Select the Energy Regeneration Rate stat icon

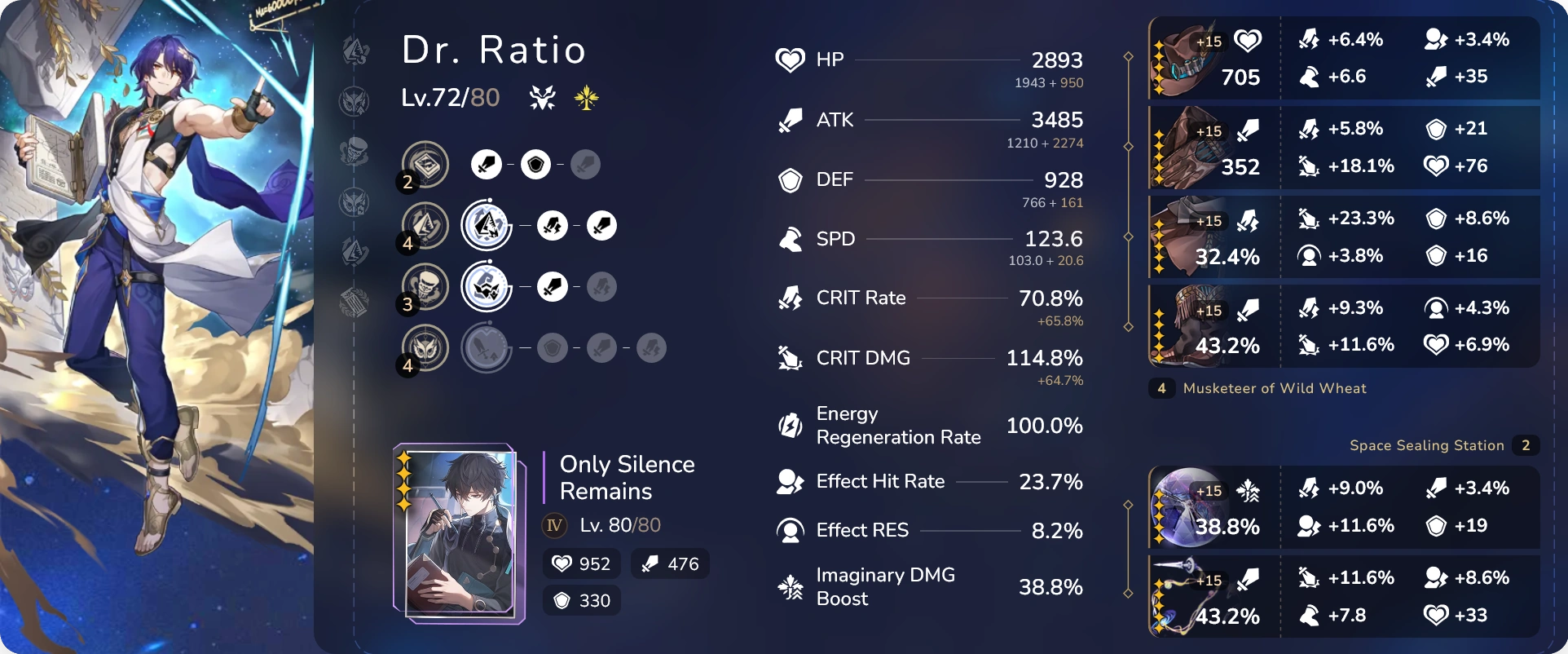[789, 425]
